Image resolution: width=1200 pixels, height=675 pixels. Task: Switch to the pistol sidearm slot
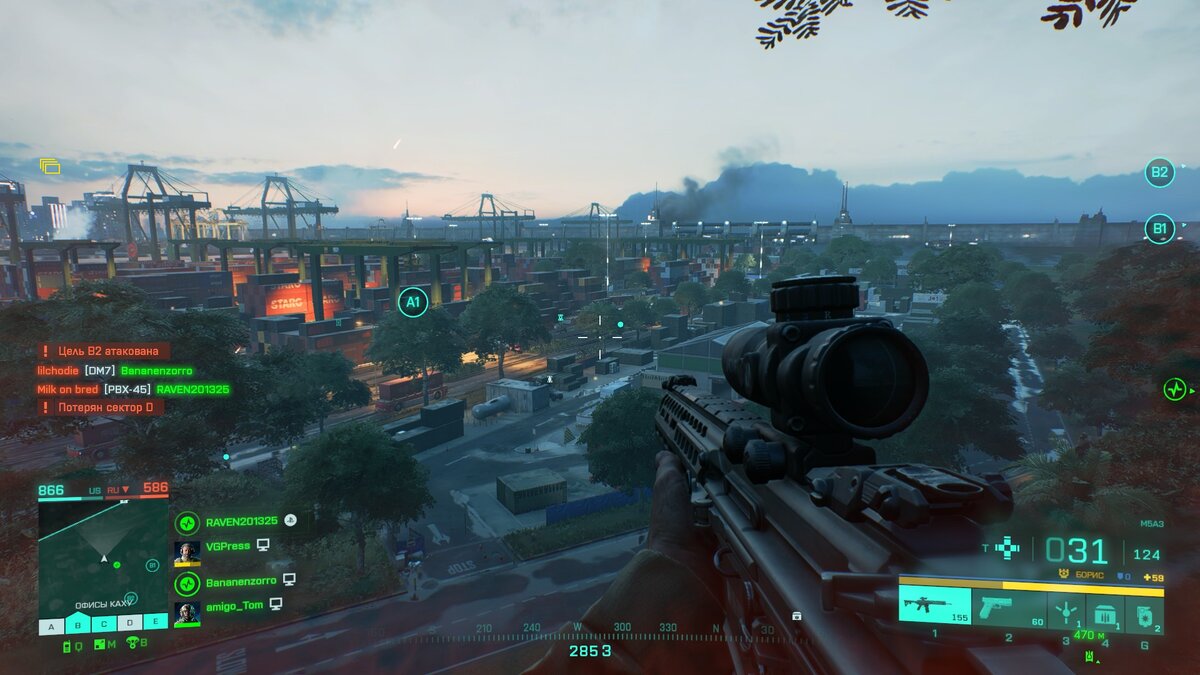(1008, 607)
